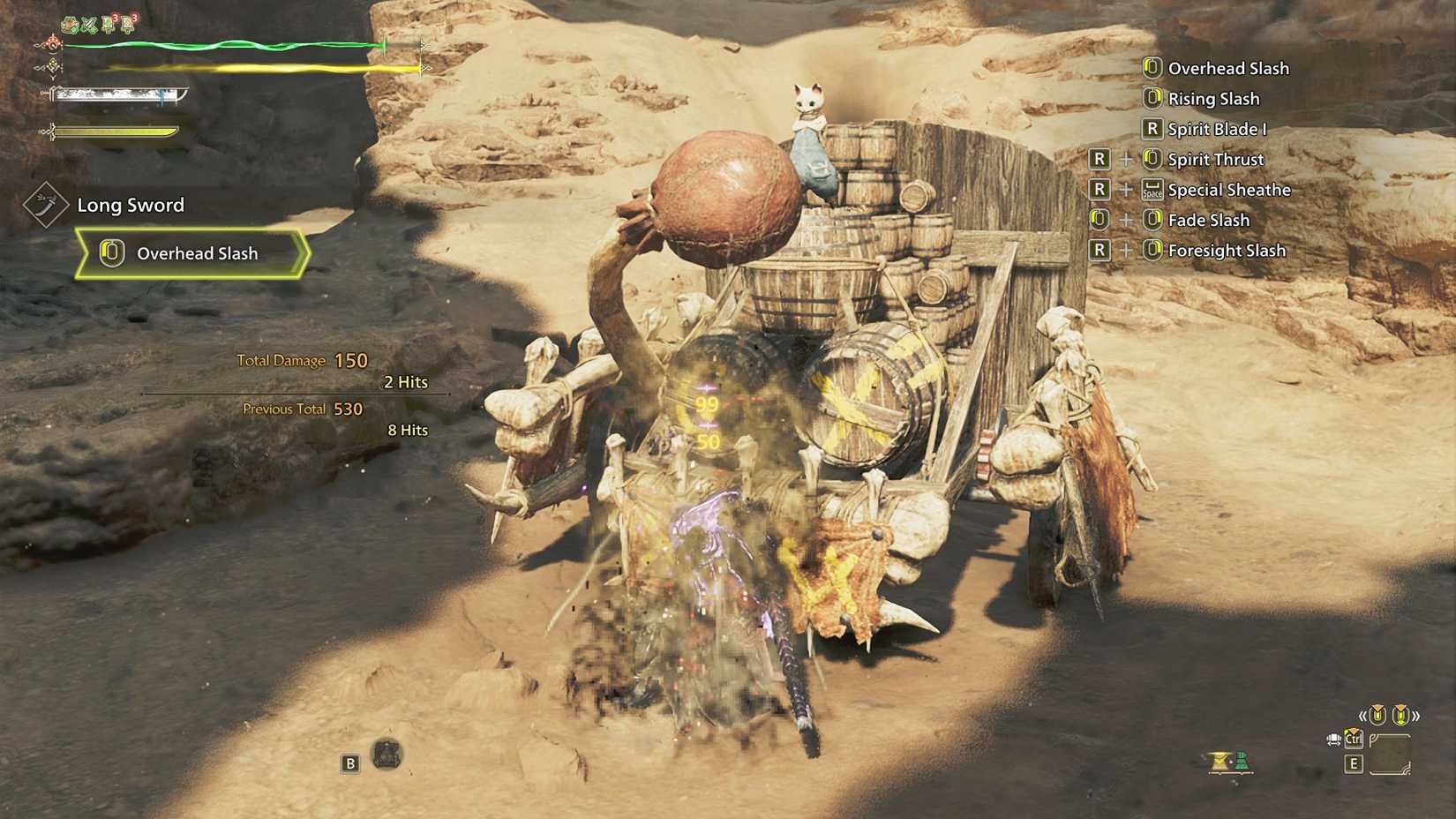Viewport: 1456px width, 819px height.
Task: Click the crossed swords buff icon in top-left
Action: pyautogui.click(x=89, y=24)
